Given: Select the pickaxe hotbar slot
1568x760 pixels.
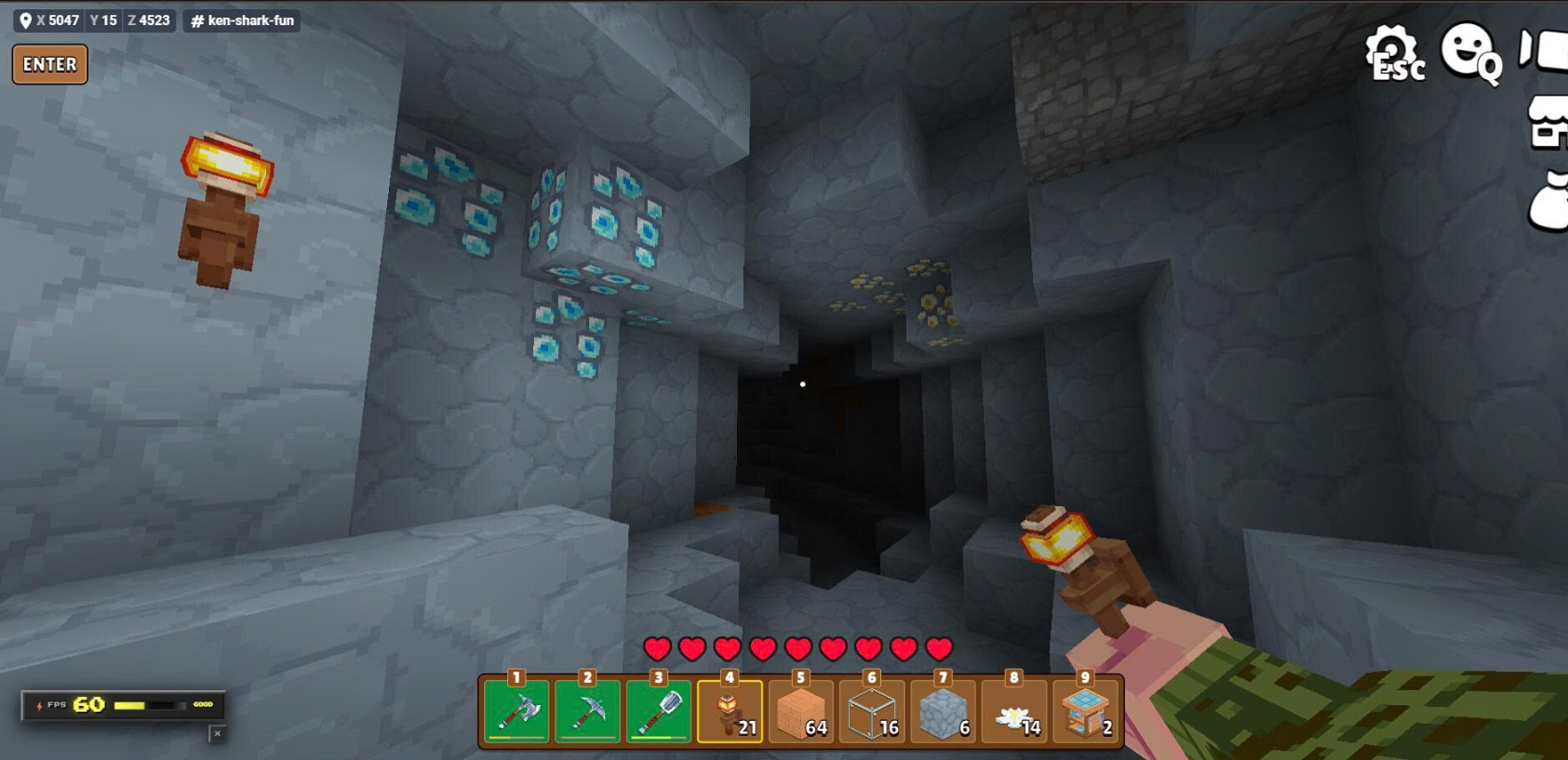Looking at the screenshot, I should 587,712.
